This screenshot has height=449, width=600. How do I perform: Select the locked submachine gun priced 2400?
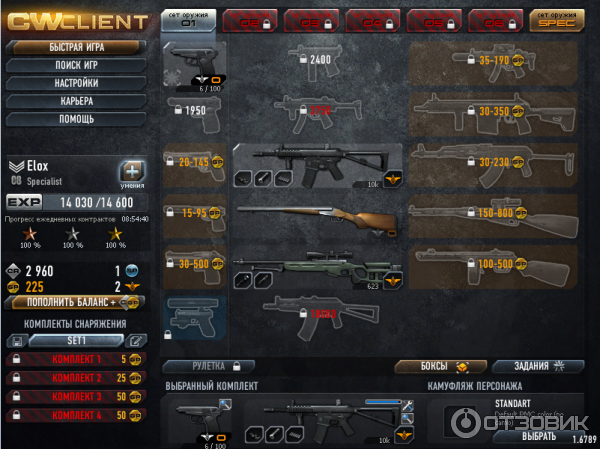click(x=318, y=62)
